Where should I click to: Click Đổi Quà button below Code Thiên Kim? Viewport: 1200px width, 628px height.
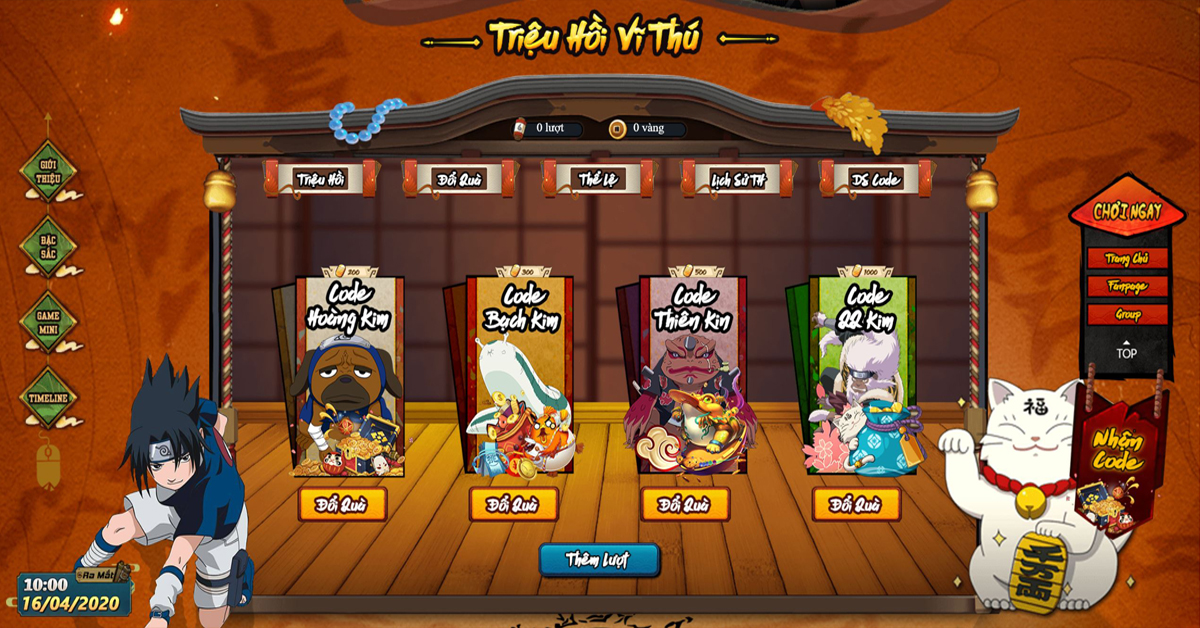(685, 504)
